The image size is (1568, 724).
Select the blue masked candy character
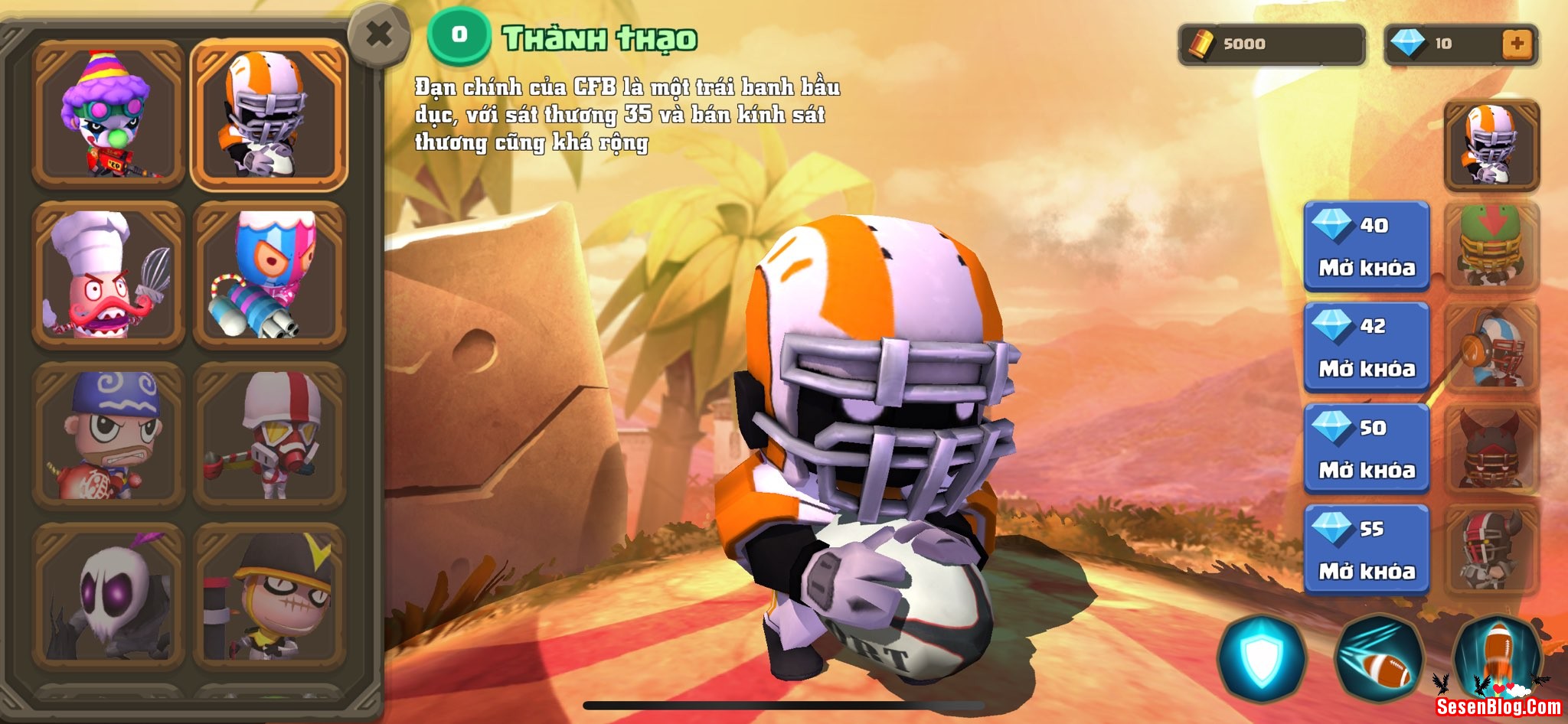click(269, 275)
